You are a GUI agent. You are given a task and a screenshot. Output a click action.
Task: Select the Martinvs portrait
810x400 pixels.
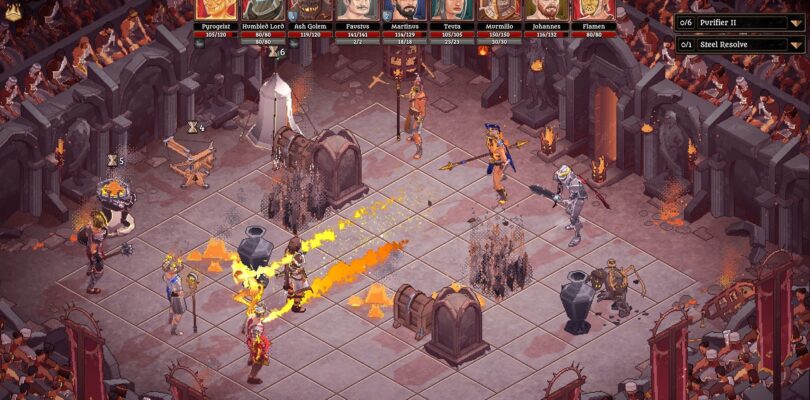tap(405, 10)
